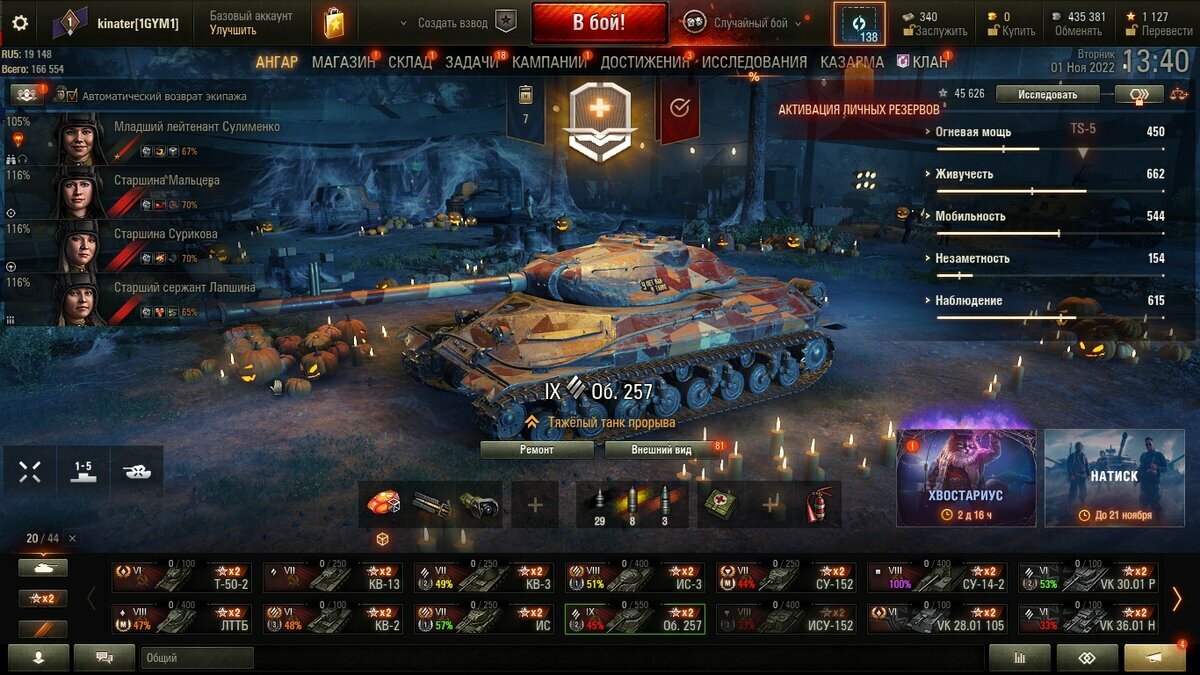This screenshot has height=675, width=1200.
Task: Switch to the МАГАЗИН tab
Action: 343,62
